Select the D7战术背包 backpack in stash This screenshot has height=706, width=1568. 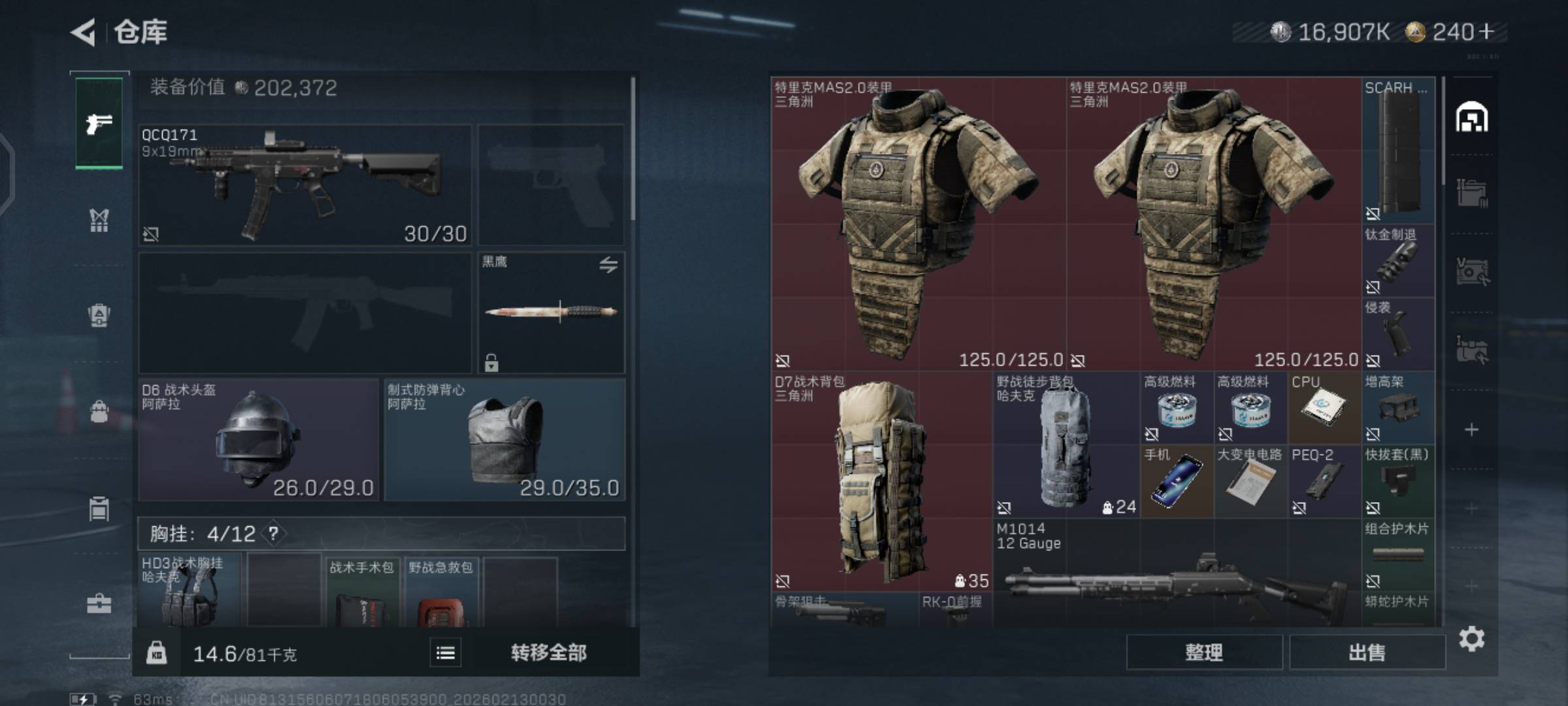click(x=881, y=481)
